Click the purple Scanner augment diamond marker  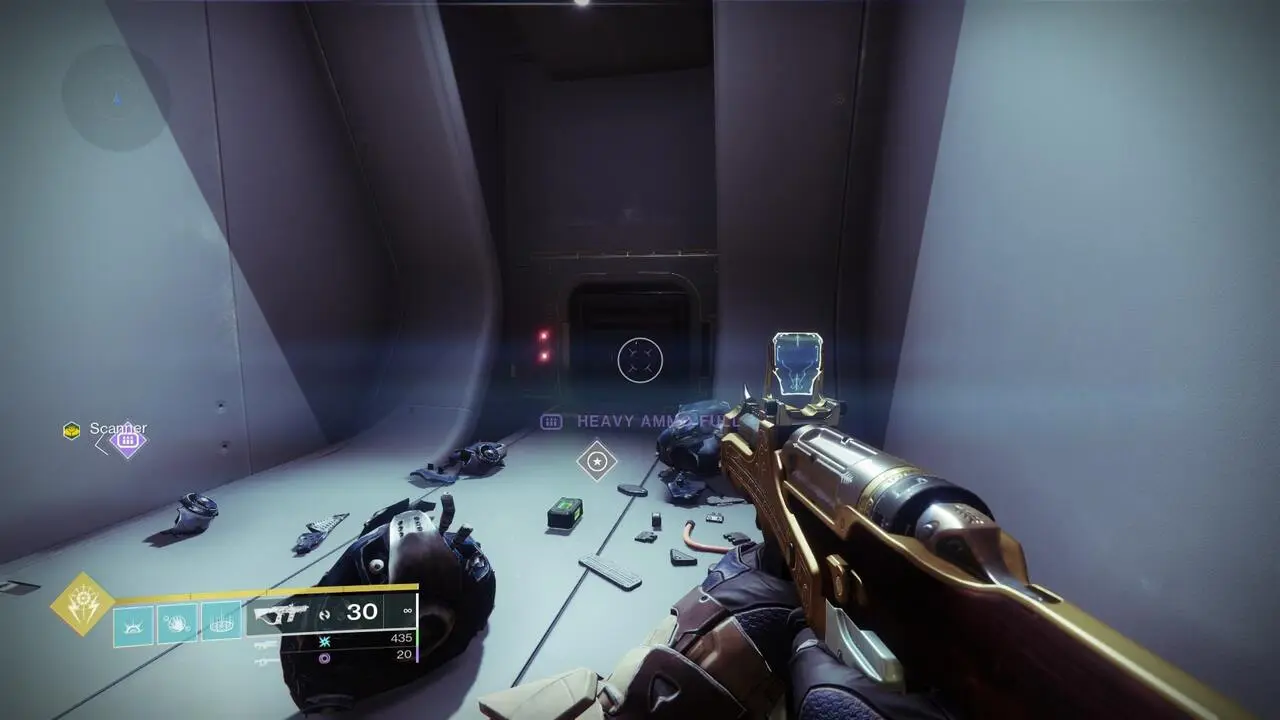[128, 440]
